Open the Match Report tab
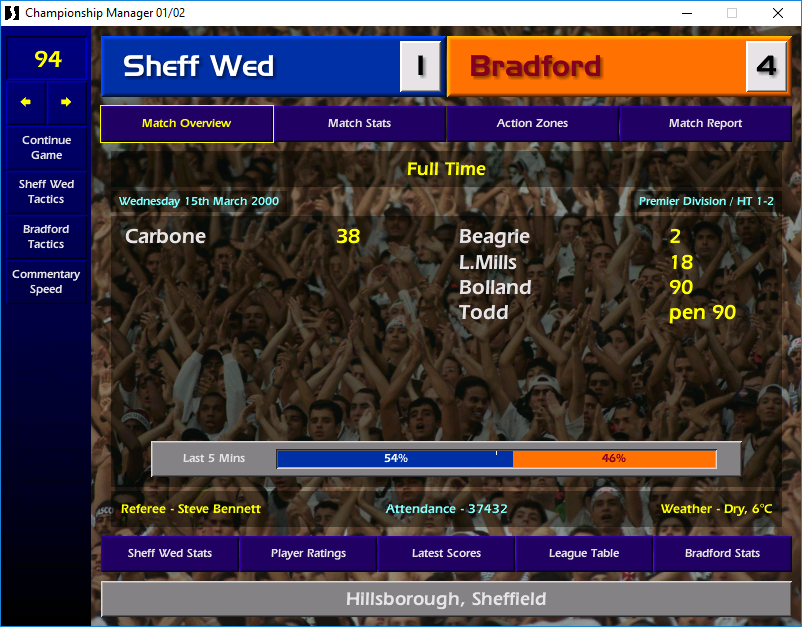Image resolution: width=802 pixels, height=627 pixels. (705, 124)
